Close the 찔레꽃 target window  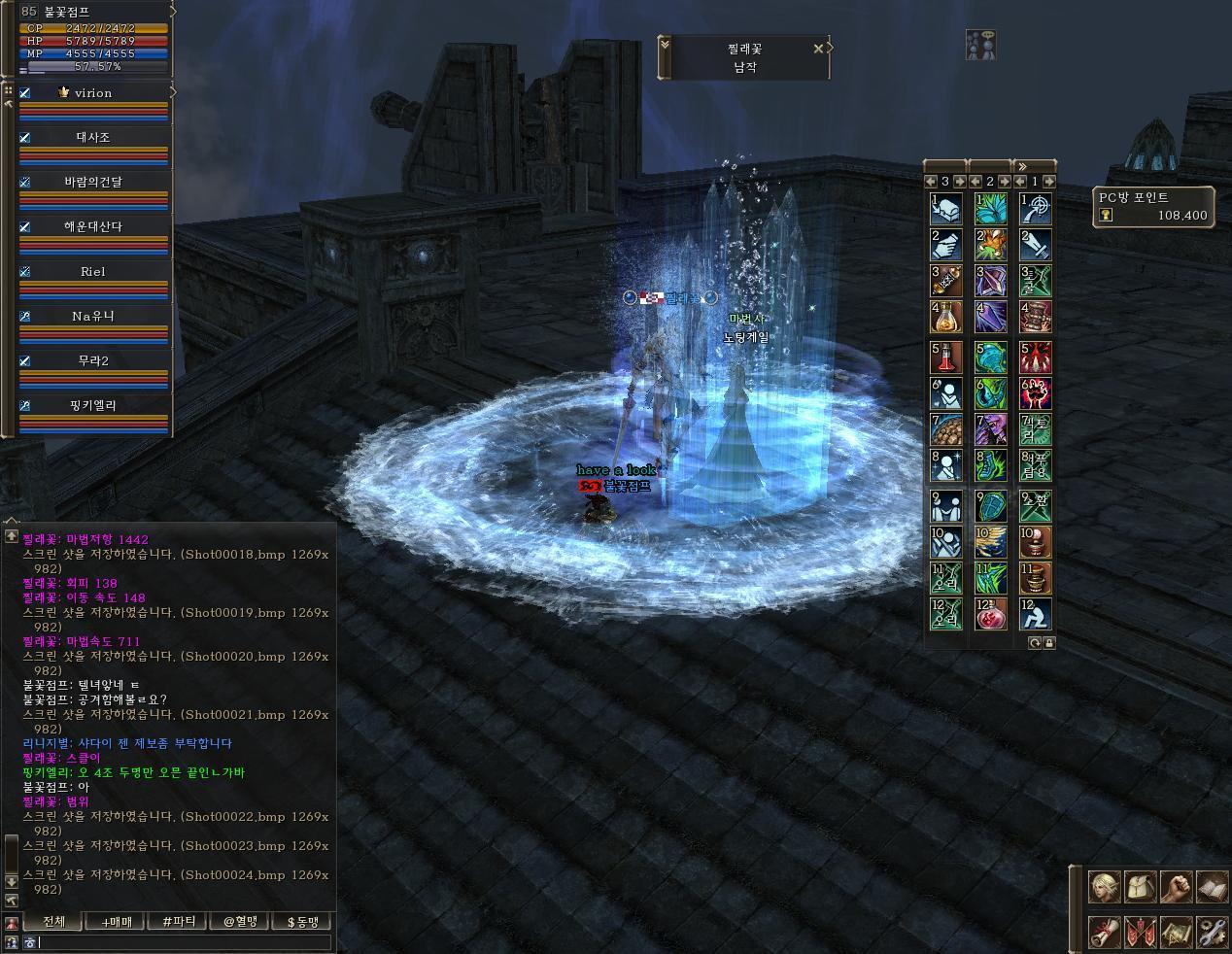tap(818, 49)
